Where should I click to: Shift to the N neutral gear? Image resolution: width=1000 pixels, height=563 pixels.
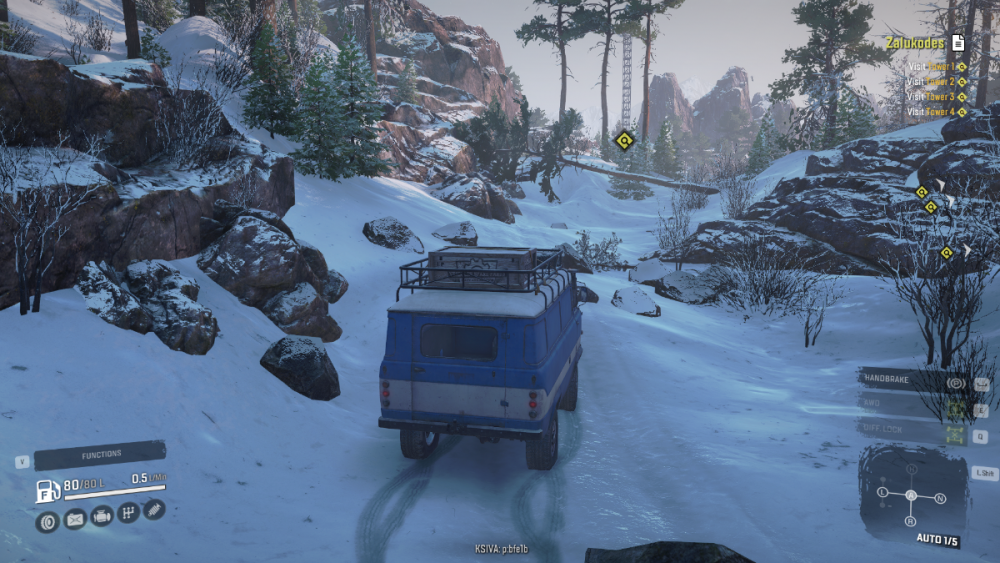click(940, 497)
